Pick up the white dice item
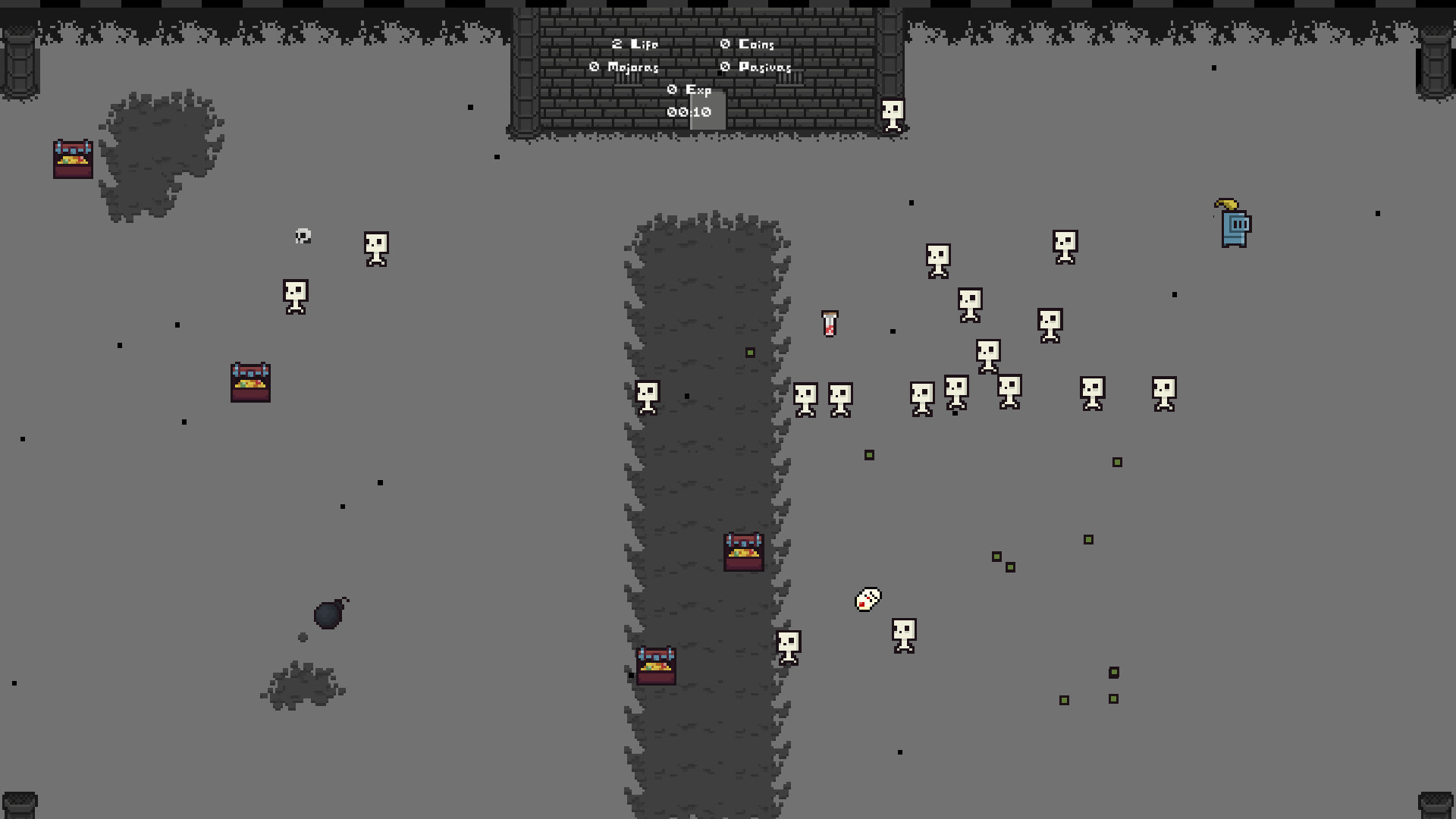1456x819 pixels. coord(867,600)
